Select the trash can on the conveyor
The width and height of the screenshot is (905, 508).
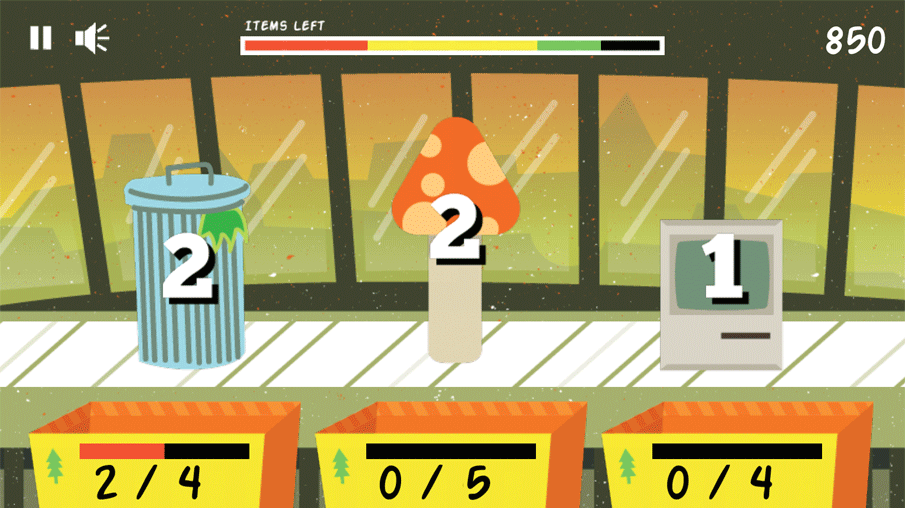click(x=186, y=270)
